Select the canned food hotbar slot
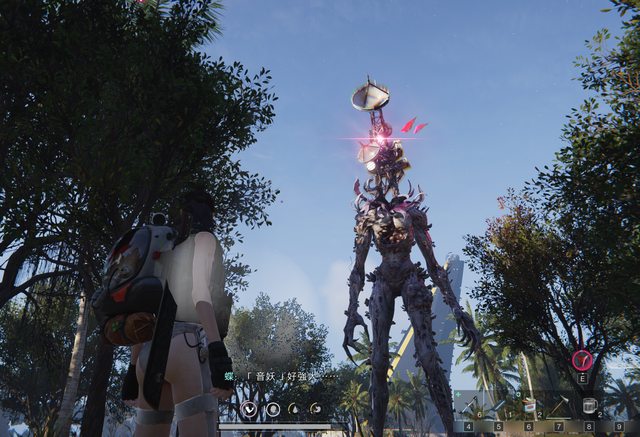 click(x=529, y=407)
